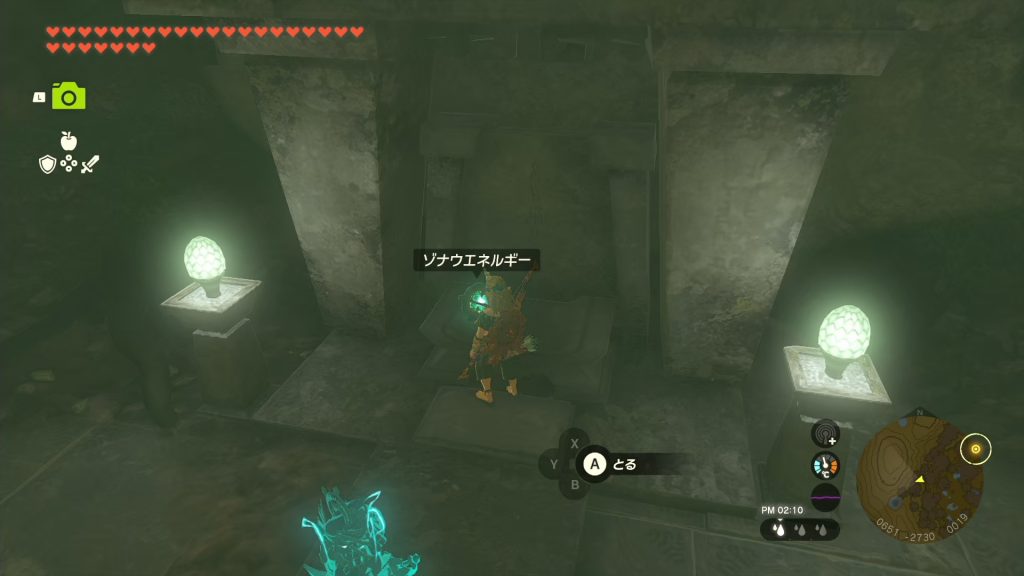Select the glowing yellow objective marker on minimap
The width and height of the screenshot is (1024, 576).
click(975, 448)
